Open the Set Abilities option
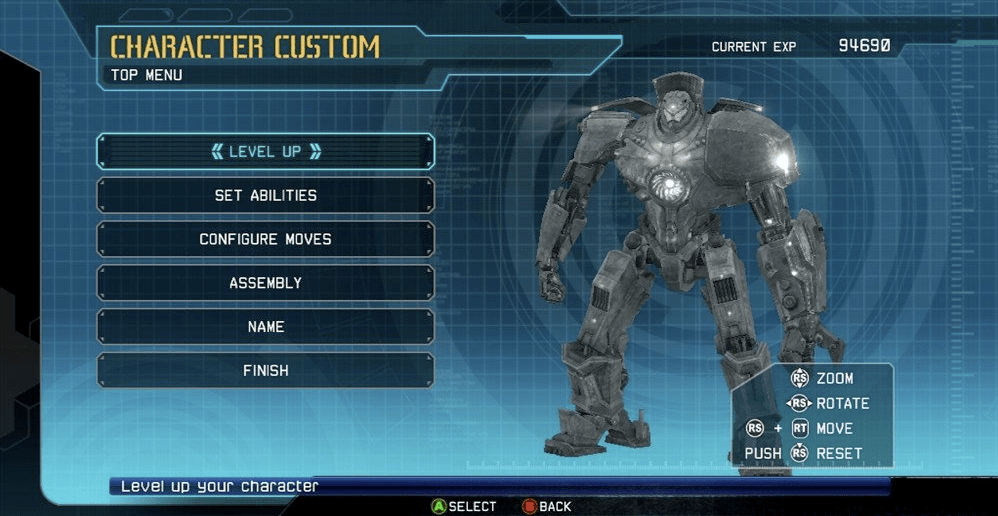This screenshot has width=998, height=516. 265,196
